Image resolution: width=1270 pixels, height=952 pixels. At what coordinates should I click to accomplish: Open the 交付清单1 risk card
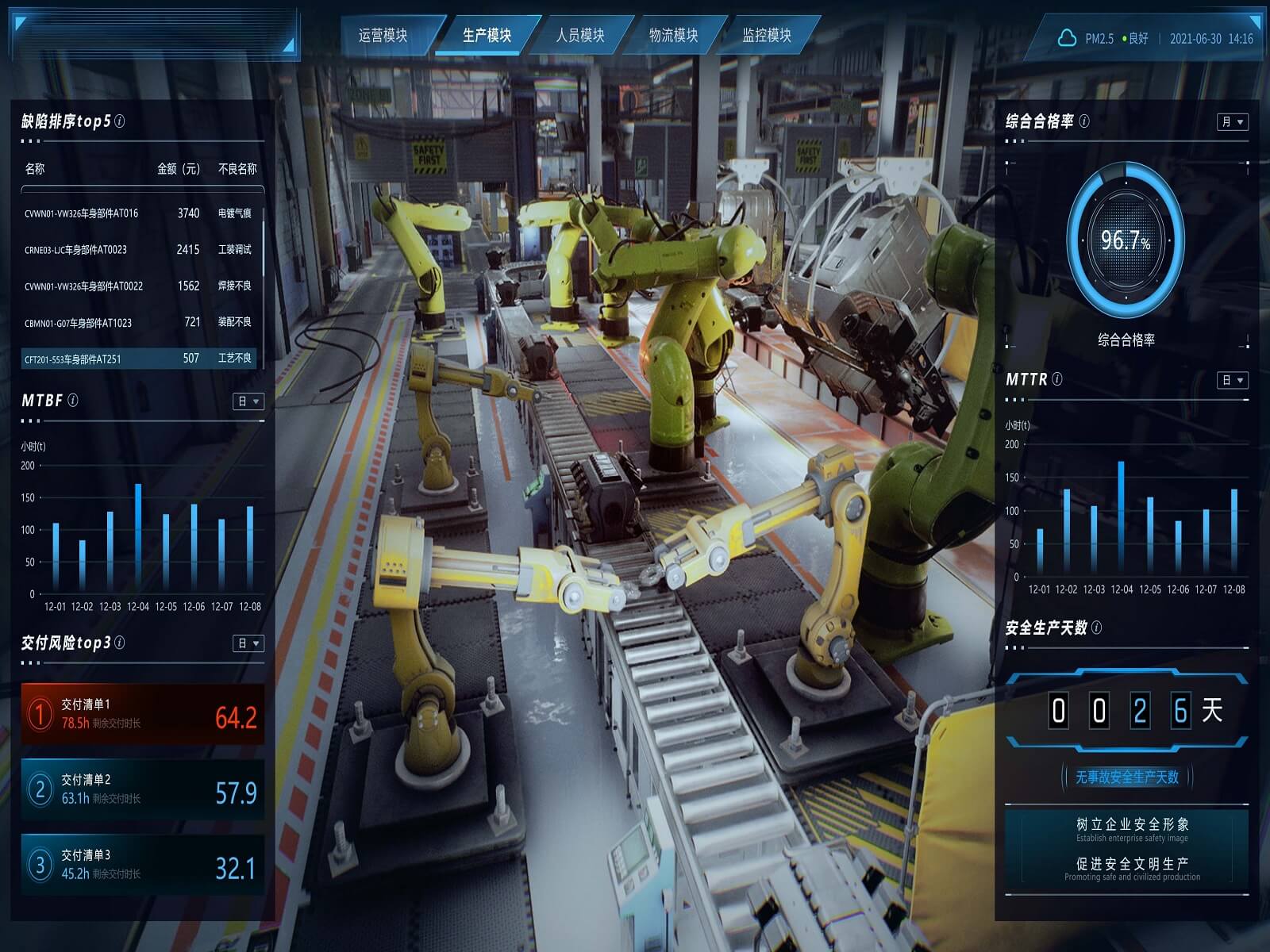click(143, 713)
